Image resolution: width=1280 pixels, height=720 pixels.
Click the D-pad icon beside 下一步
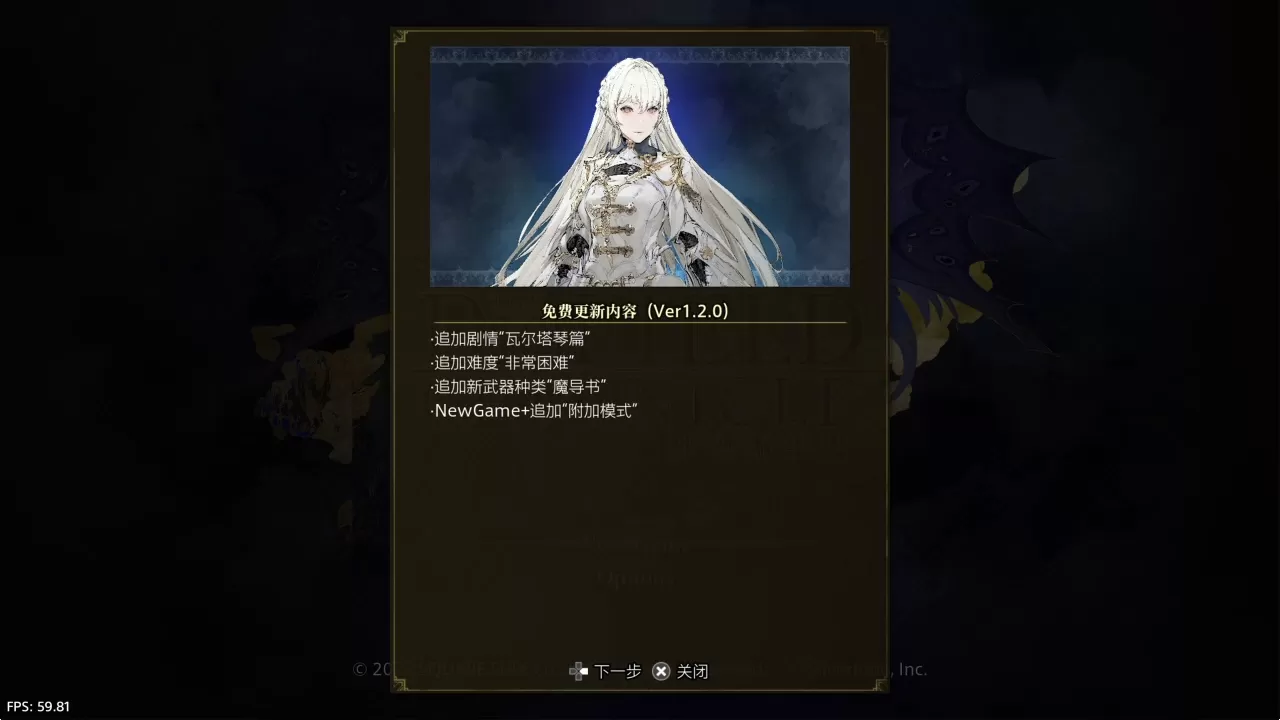click(578, 672)
